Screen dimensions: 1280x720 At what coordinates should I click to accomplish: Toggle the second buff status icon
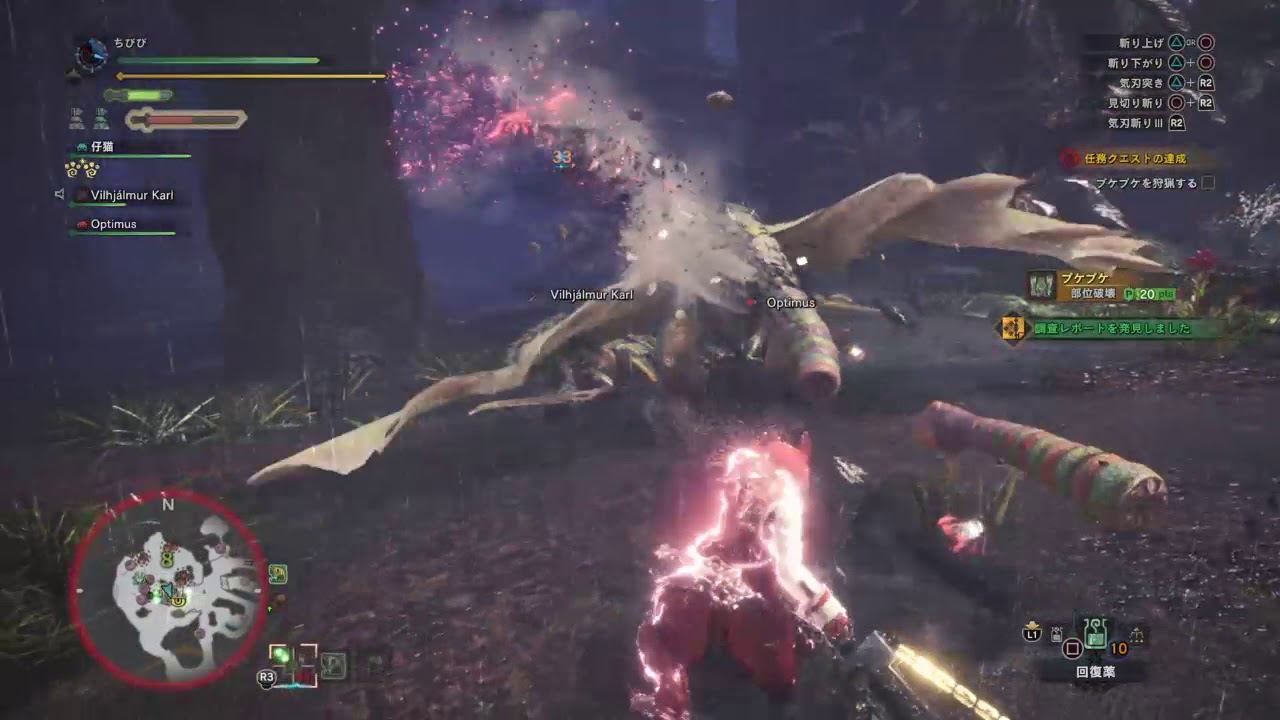tap(100, 119)
